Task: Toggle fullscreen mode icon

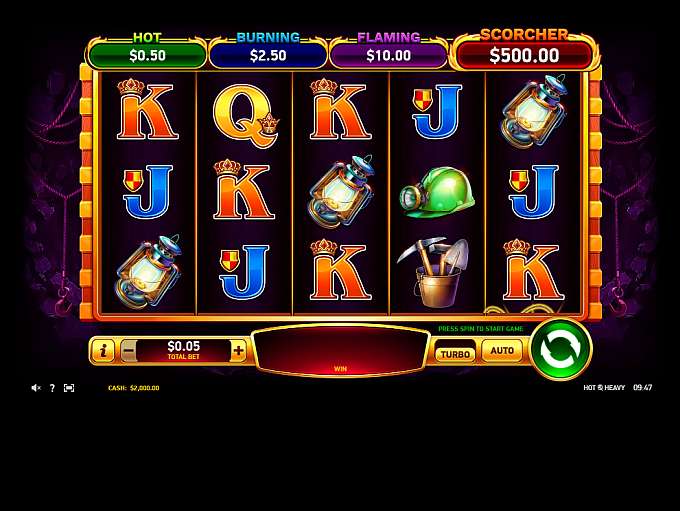Action: (69, 388)
